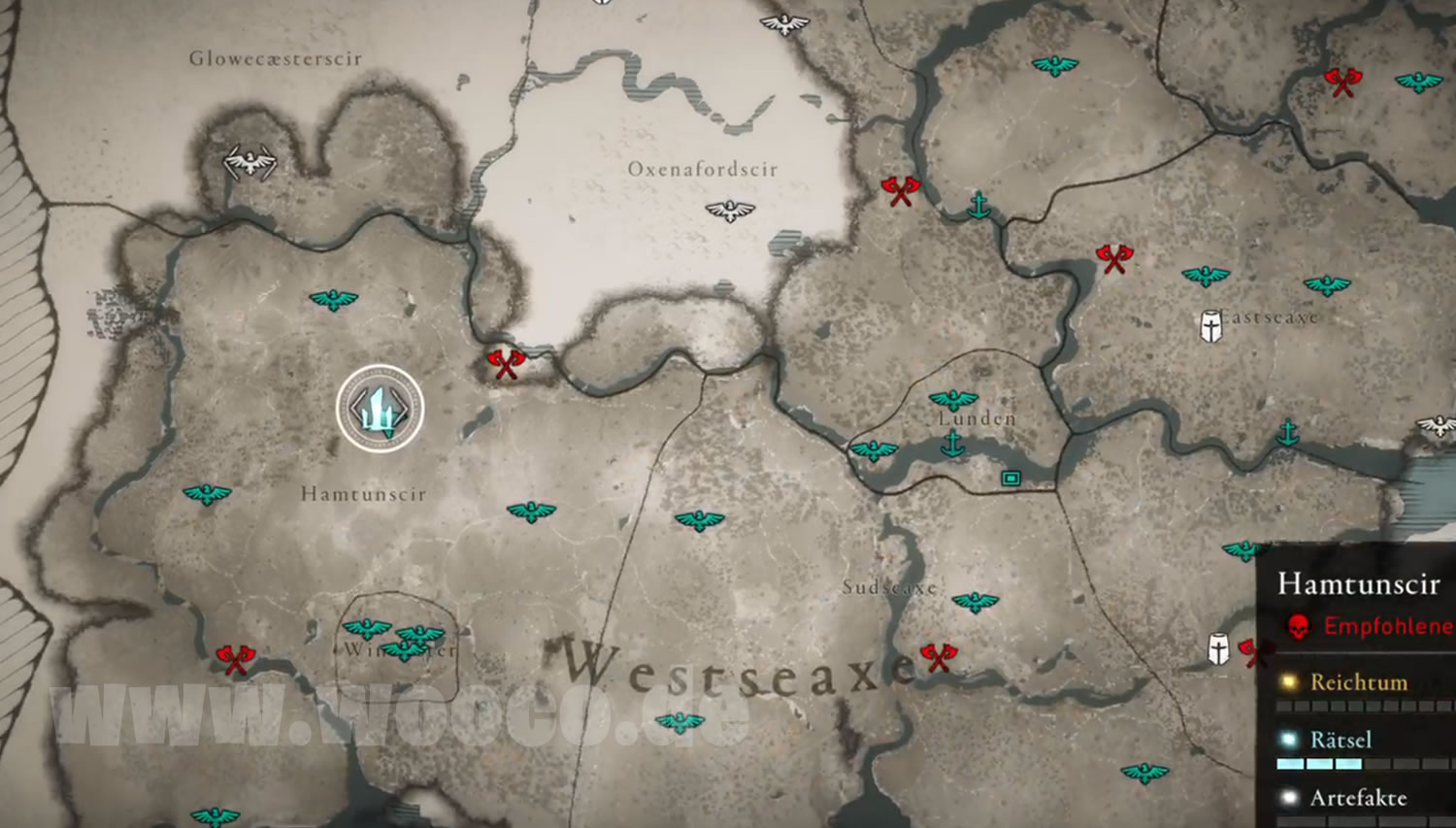Select red axes marker at end of Westseaxe label
The height and width of the screenshot is (828, 1456).
point(939,657)
